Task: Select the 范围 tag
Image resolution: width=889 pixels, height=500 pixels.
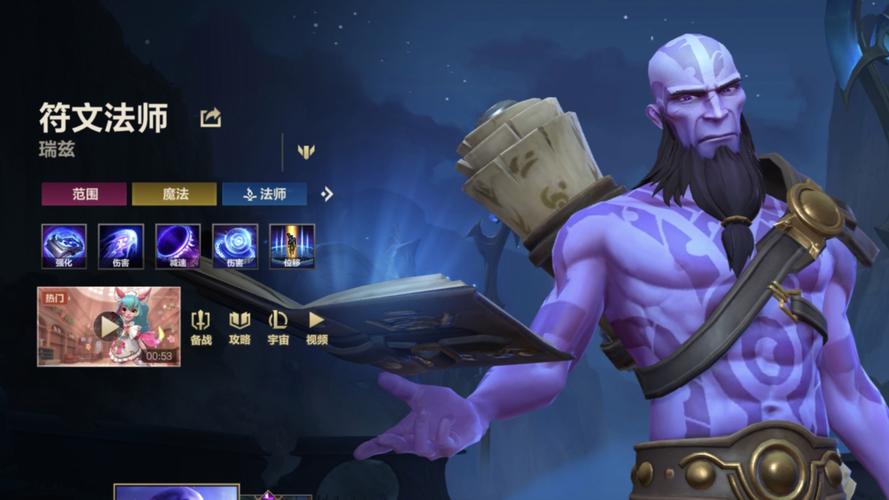Action: (84, 194)
